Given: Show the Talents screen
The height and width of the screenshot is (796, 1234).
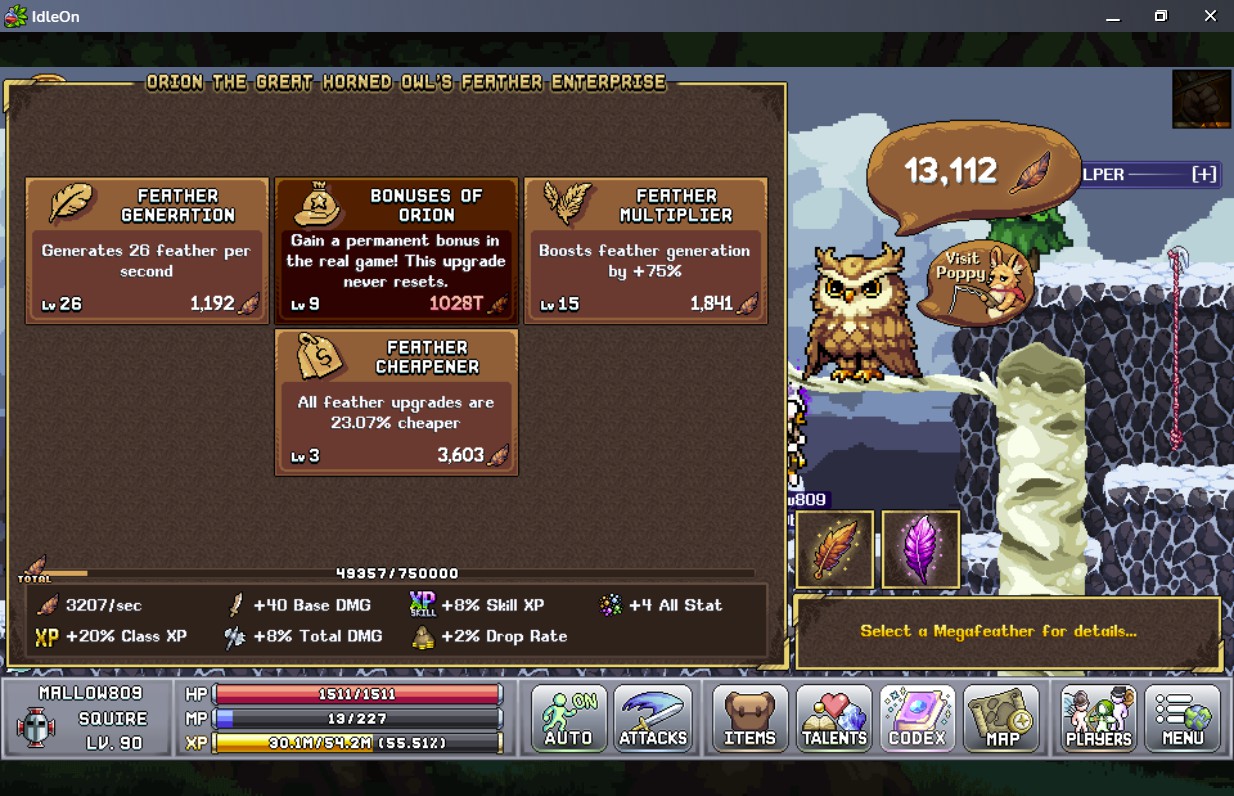Looking at the screenshot, I should point(834,718).
